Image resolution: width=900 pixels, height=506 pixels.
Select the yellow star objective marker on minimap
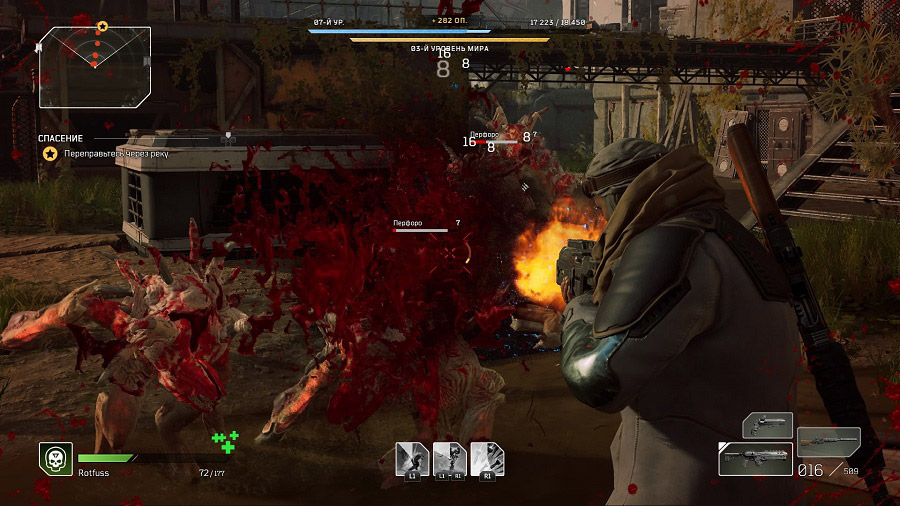102,26
